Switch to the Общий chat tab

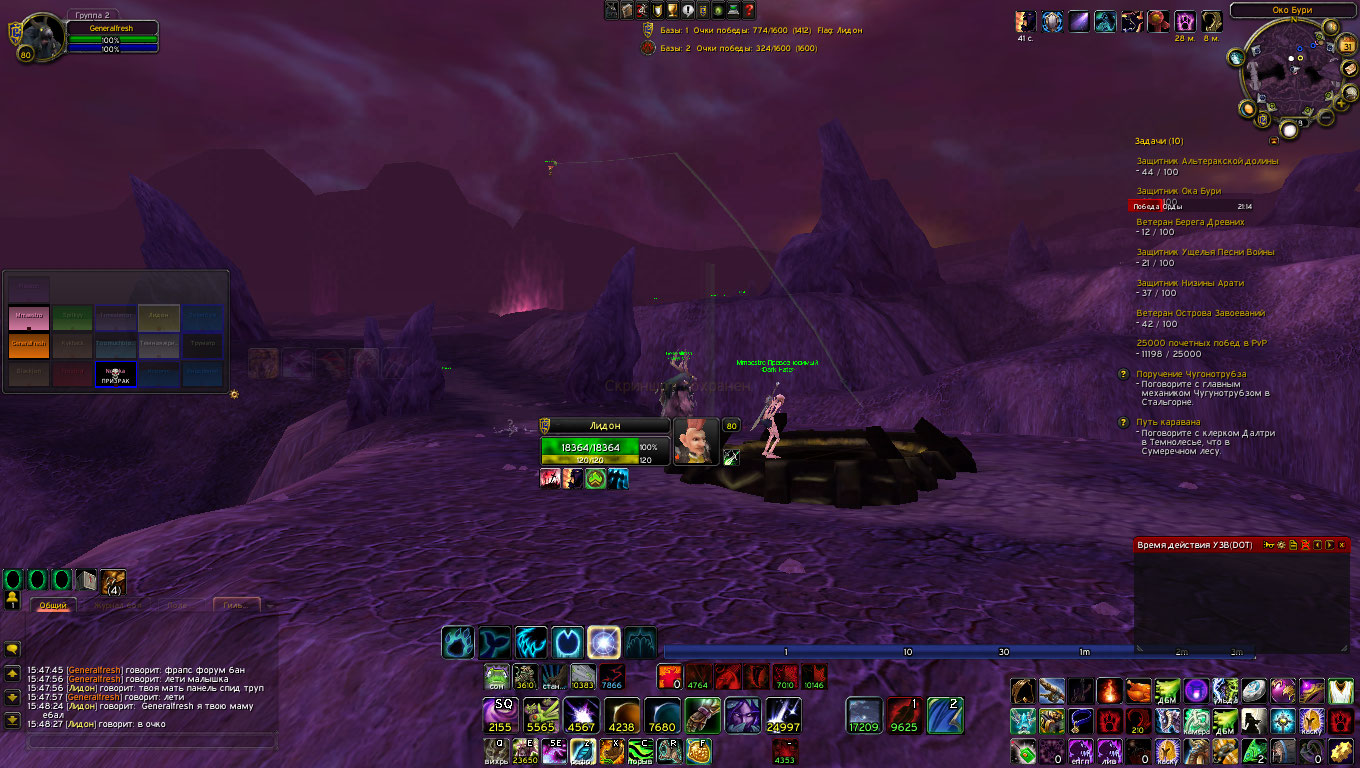52,605
